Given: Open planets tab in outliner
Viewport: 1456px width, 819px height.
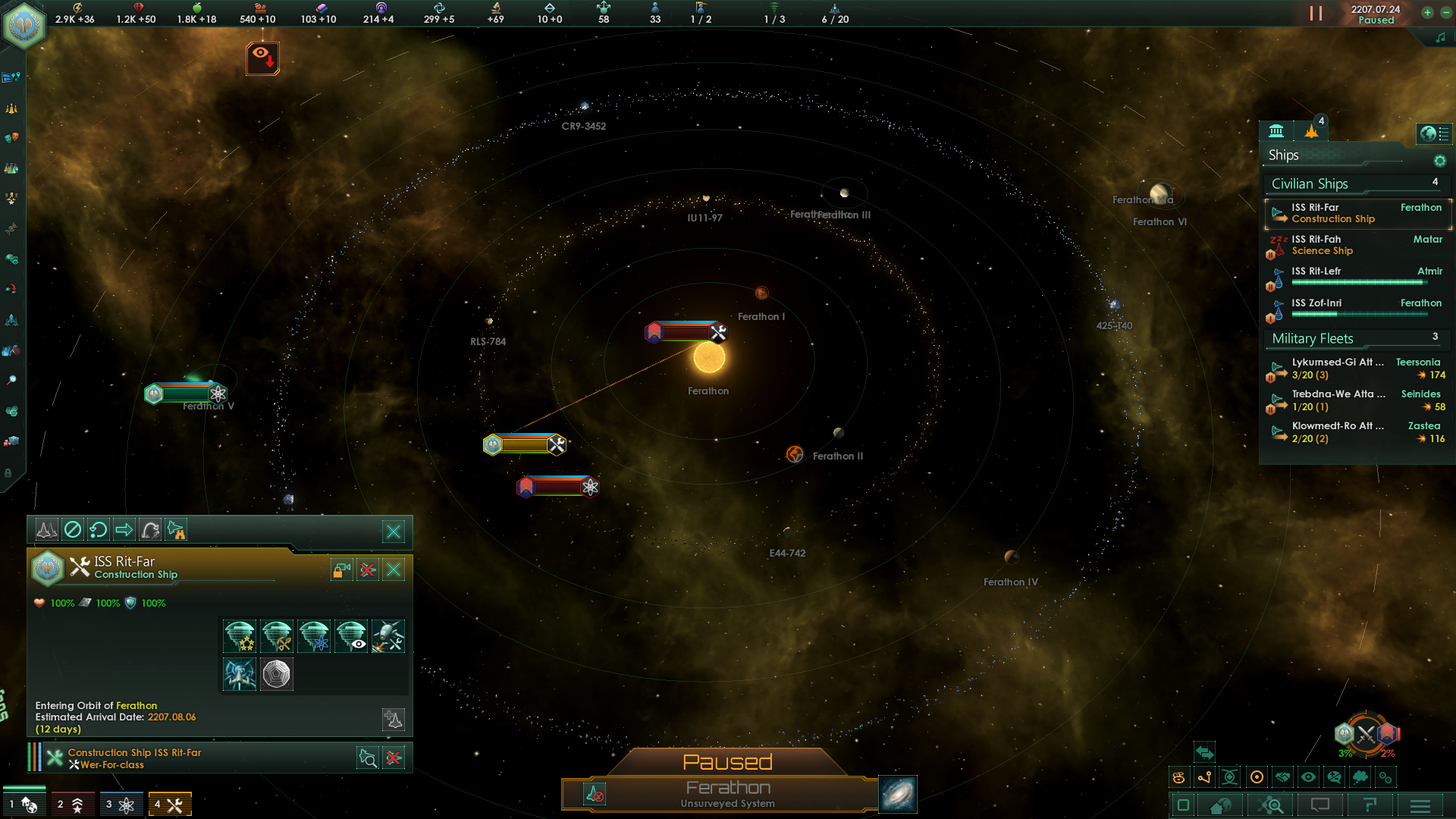Looking at the screenshot, I should (x=1276, y=131).
